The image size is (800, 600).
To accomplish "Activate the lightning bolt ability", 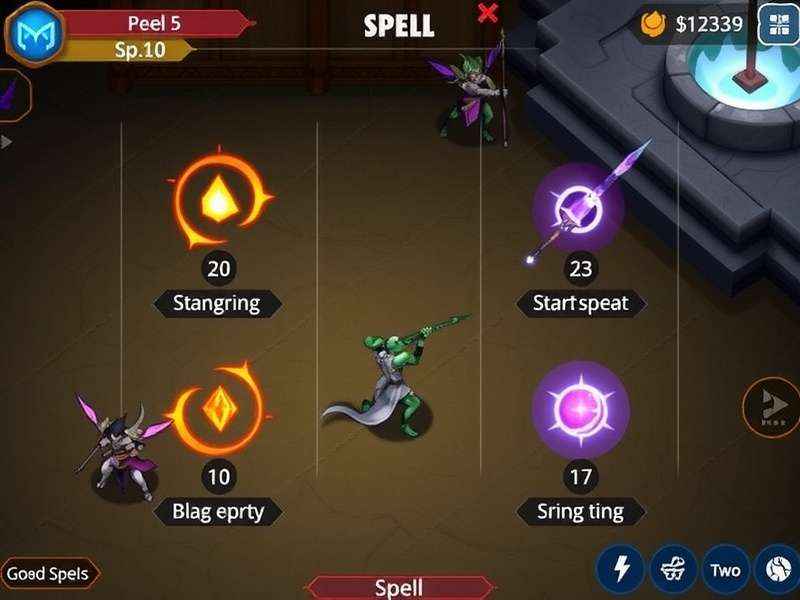I will (x=620, y=569).
